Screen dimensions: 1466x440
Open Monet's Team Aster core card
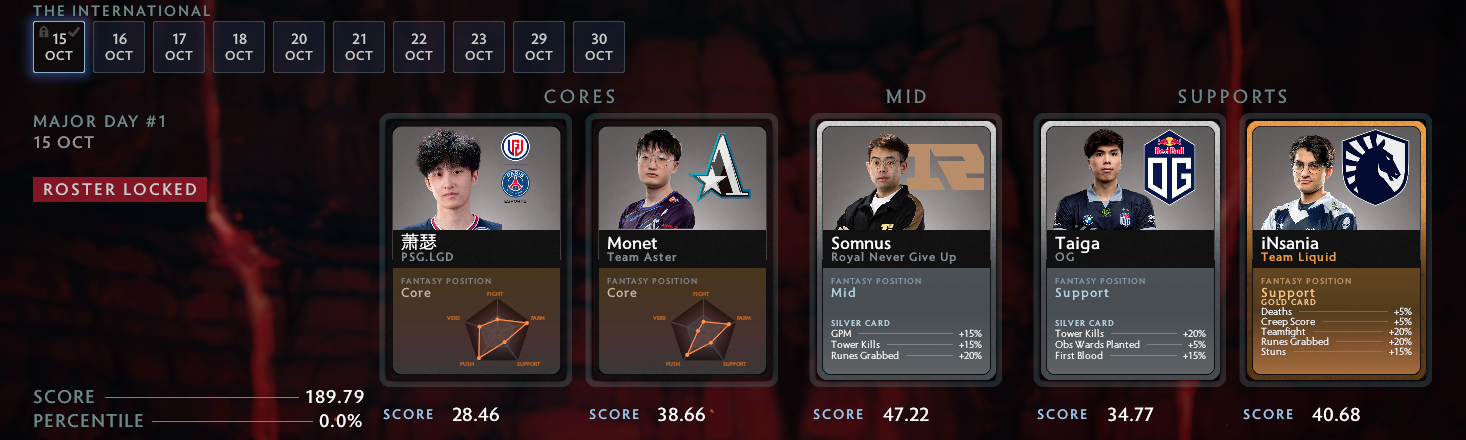tap(682, 249)
